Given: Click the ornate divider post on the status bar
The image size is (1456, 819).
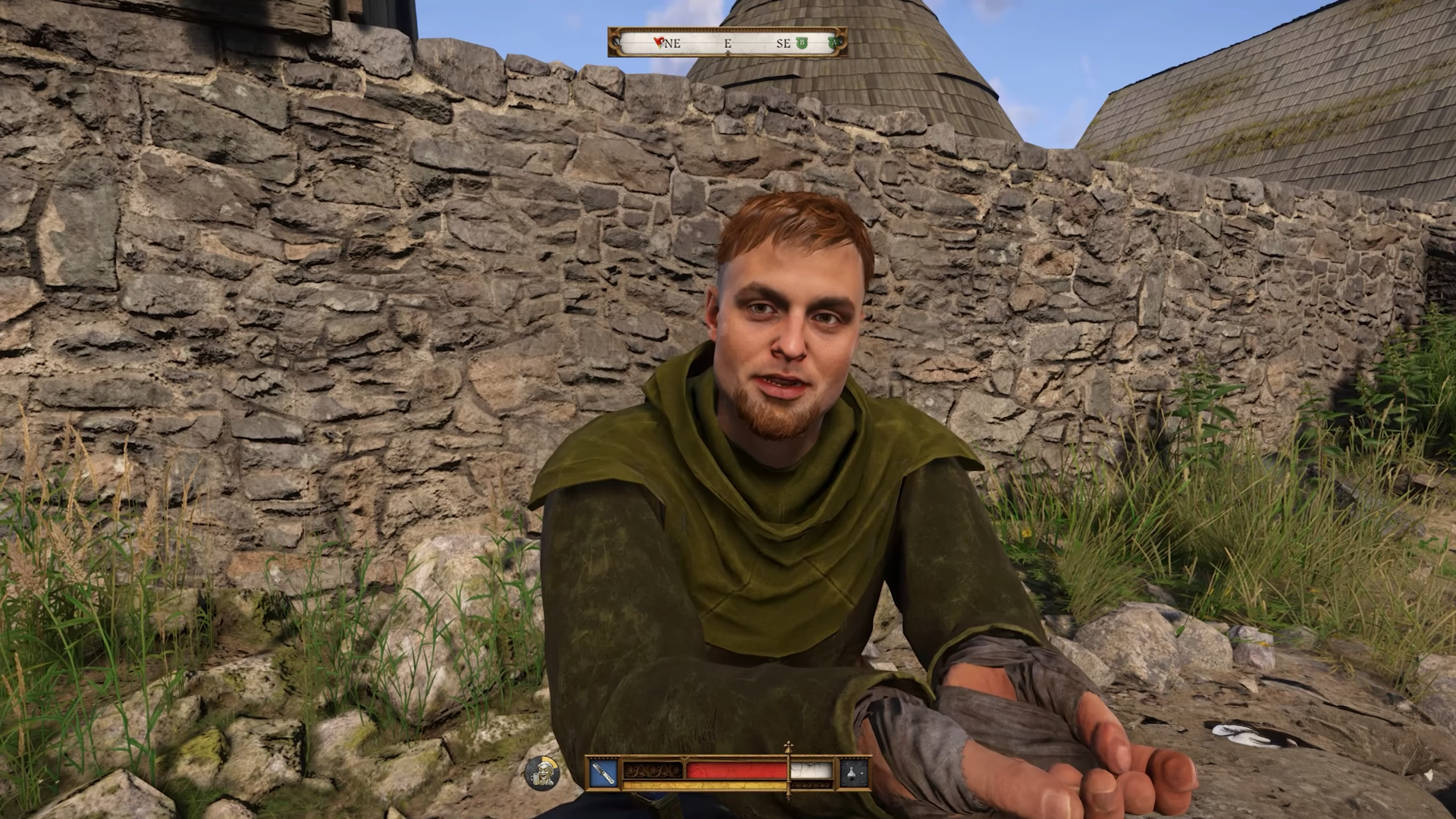Looking at the screenshot, I should (789, 768).
